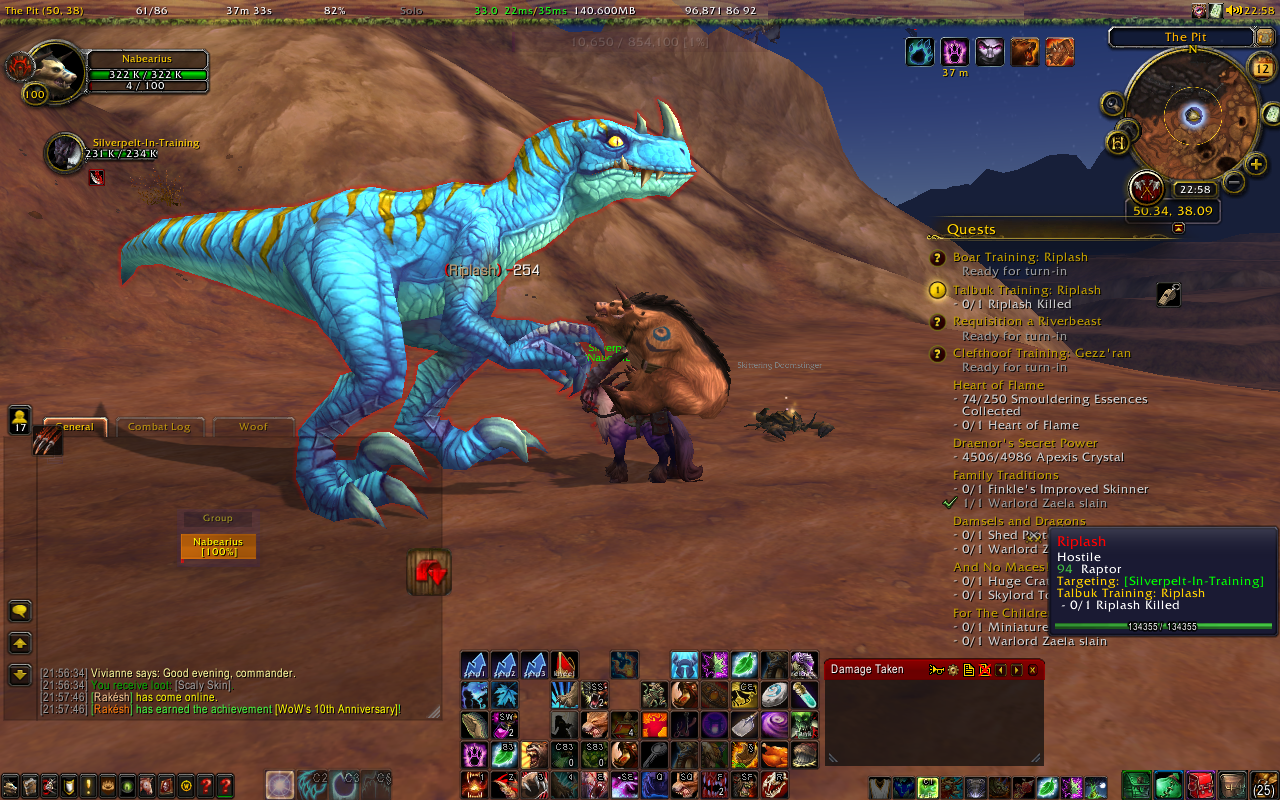Collapse the Quests tracker with the arrow button
This screenshot has height=800, width=1280.
point(1178,228)
